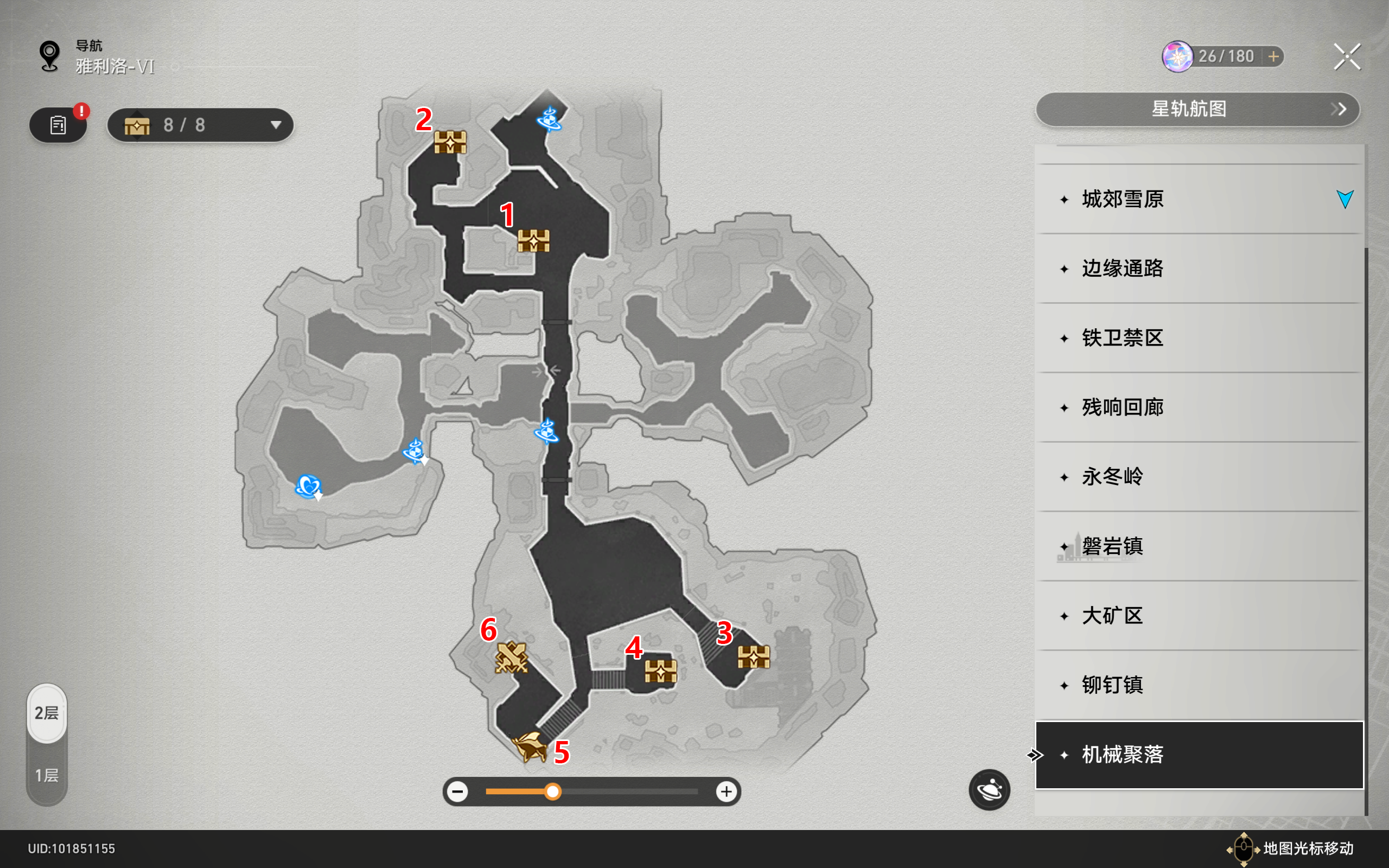Zoom in the map with plus button
Image resolution: width=1389 pixels, height=868 pixels.
point(726,792)
